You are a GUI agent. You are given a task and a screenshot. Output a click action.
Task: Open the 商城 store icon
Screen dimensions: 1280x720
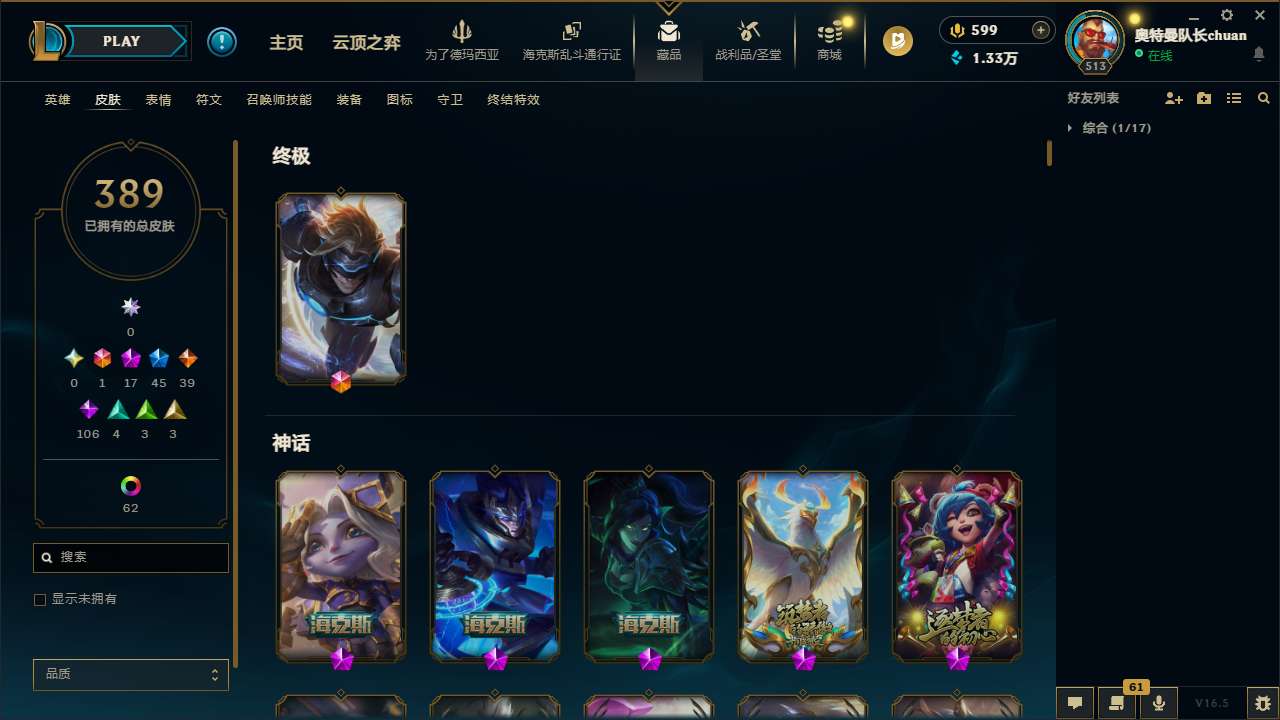[829, 40]
